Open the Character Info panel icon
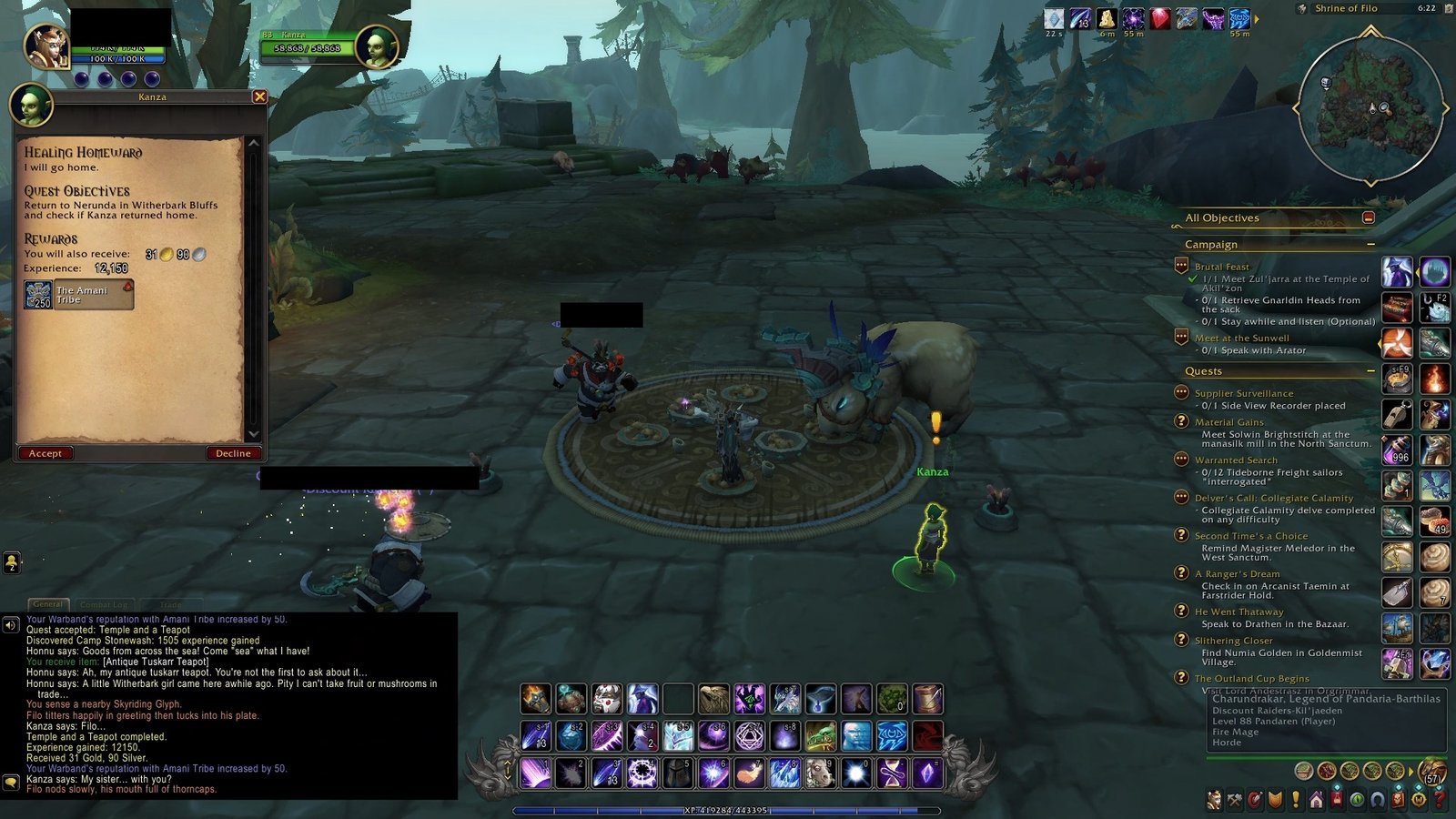The width and height of the screenshot is (1456, 819). [x=1214, y=796]
